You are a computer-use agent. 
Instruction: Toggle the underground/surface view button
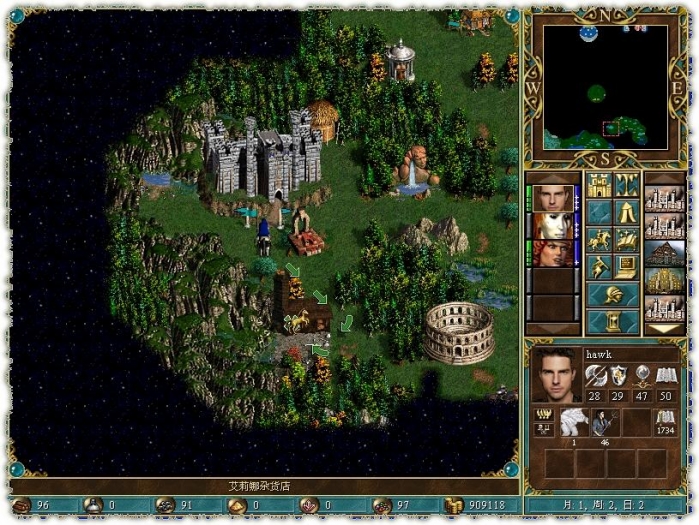[x=627, y=185]
